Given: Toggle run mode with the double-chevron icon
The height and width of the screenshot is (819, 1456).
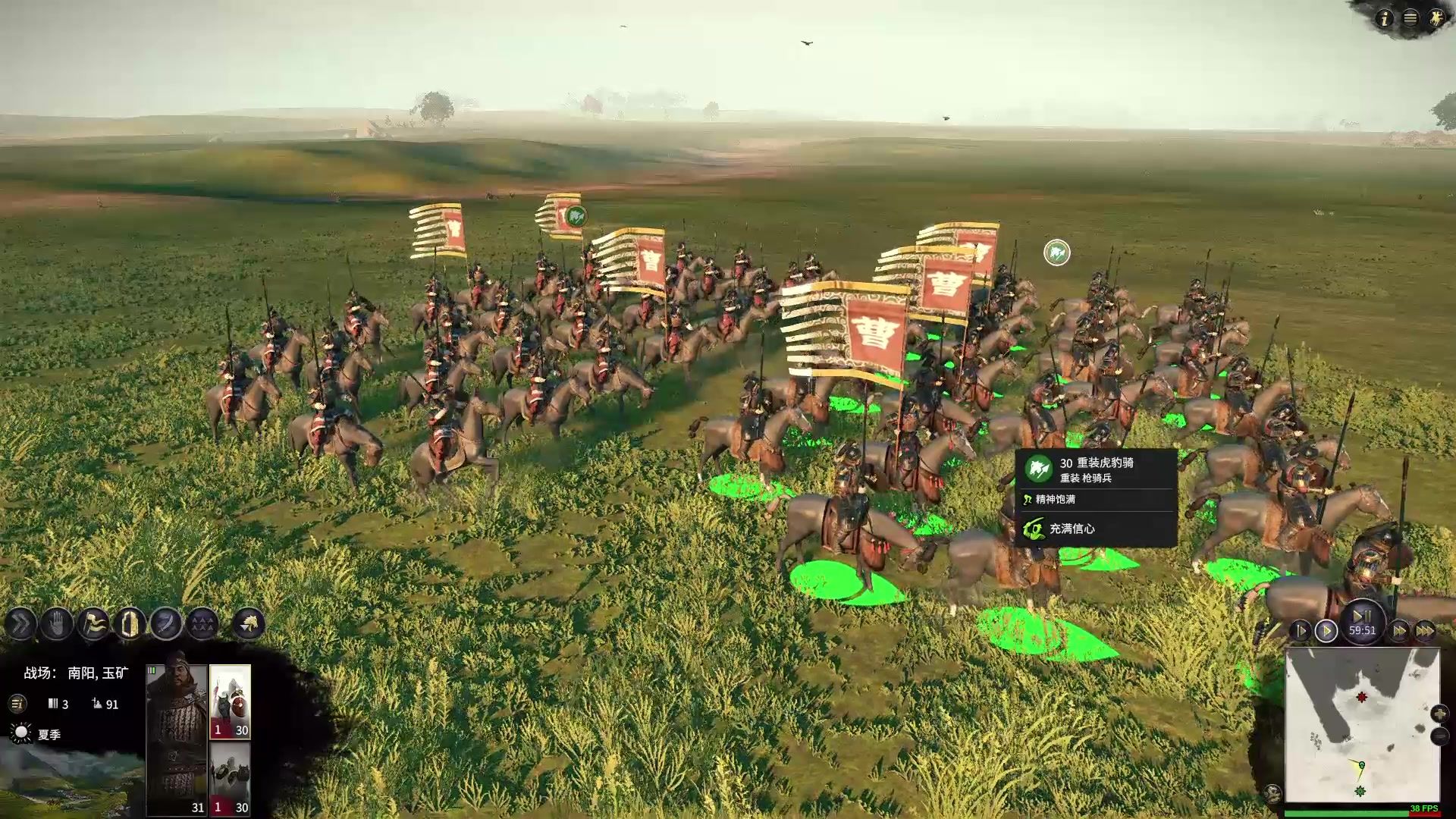Looking at the screenshot, I should (x=20, y=624).
